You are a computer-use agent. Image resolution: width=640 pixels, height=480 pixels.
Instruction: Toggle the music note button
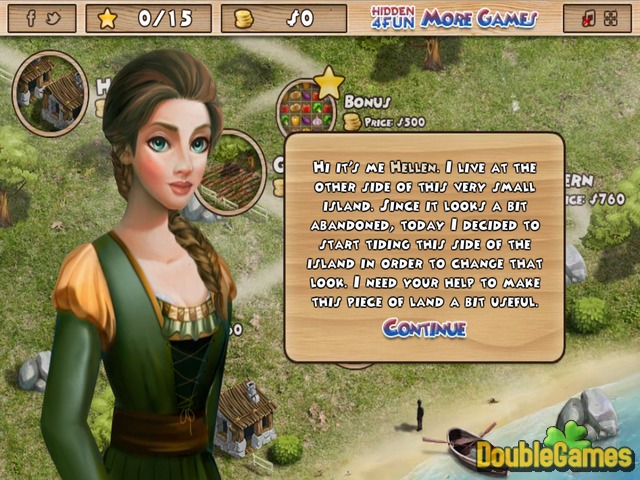point(587,18)
